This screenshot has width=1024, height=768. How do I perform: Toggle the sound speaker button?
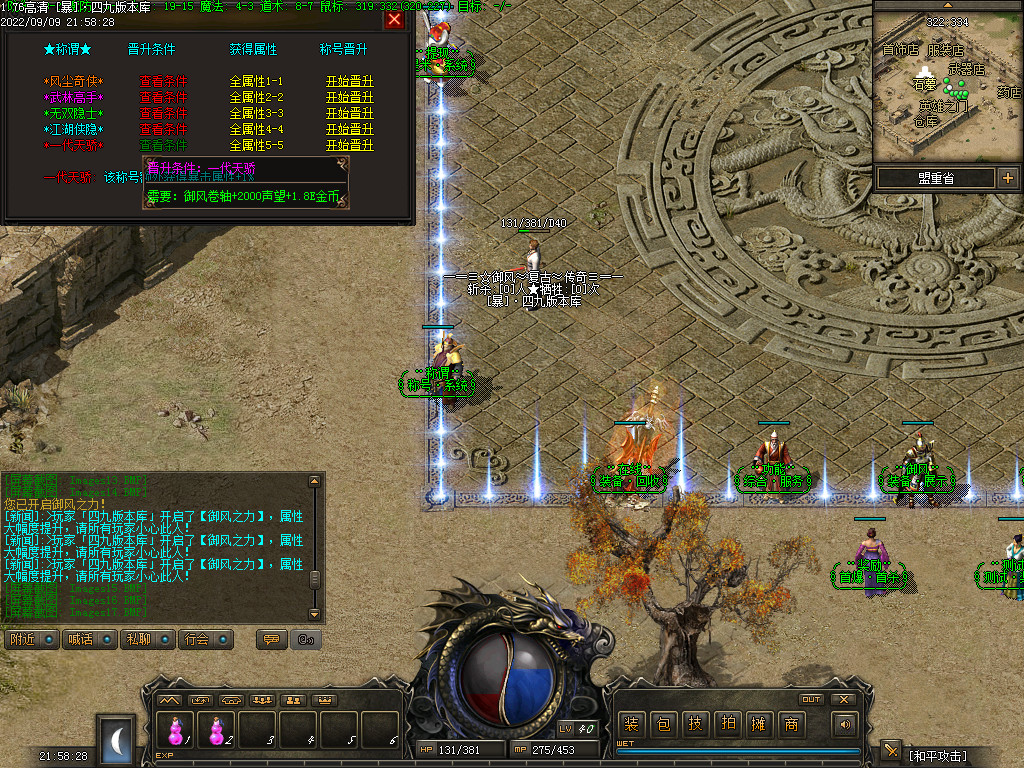[x=846, y=724]
